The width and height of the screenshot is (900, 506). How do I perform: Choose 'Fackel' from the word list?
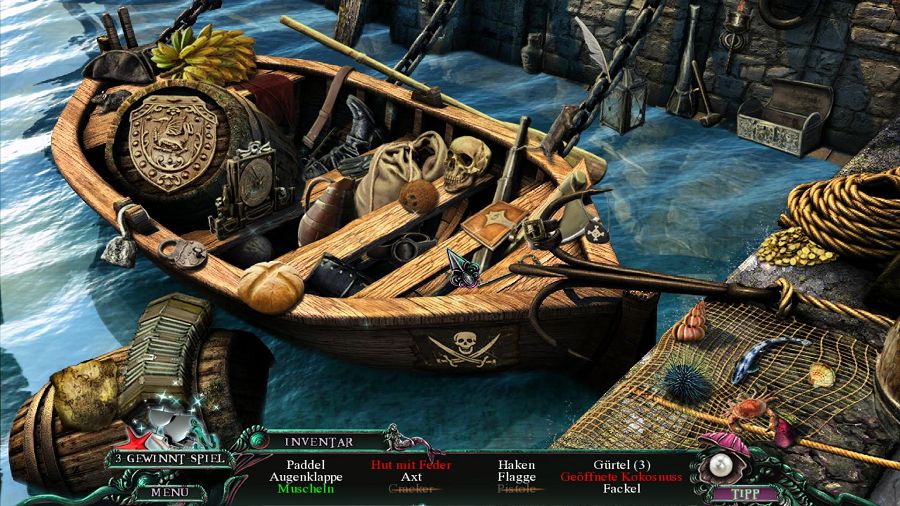coord(622,489)
